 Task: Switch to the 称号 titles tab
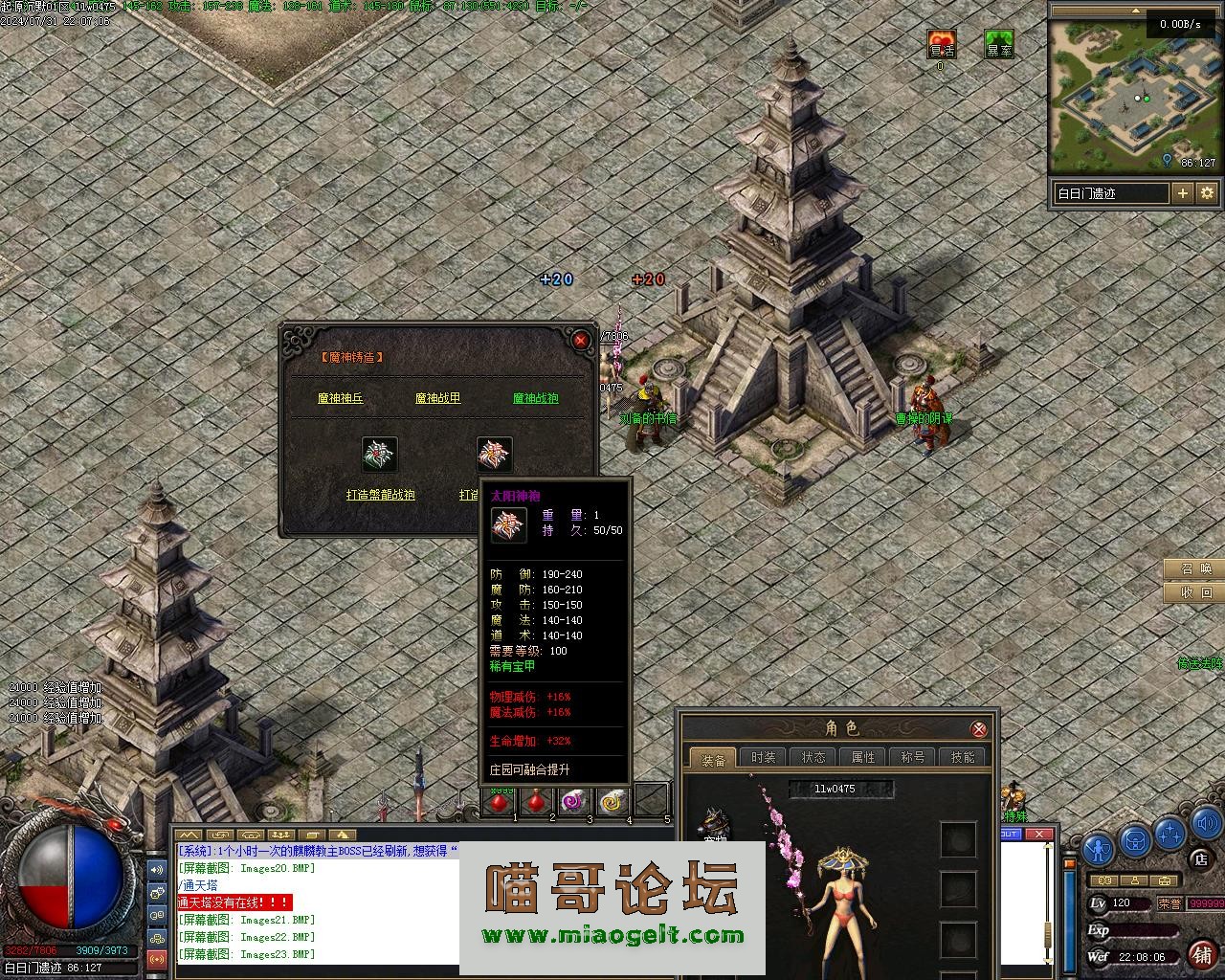913,757
